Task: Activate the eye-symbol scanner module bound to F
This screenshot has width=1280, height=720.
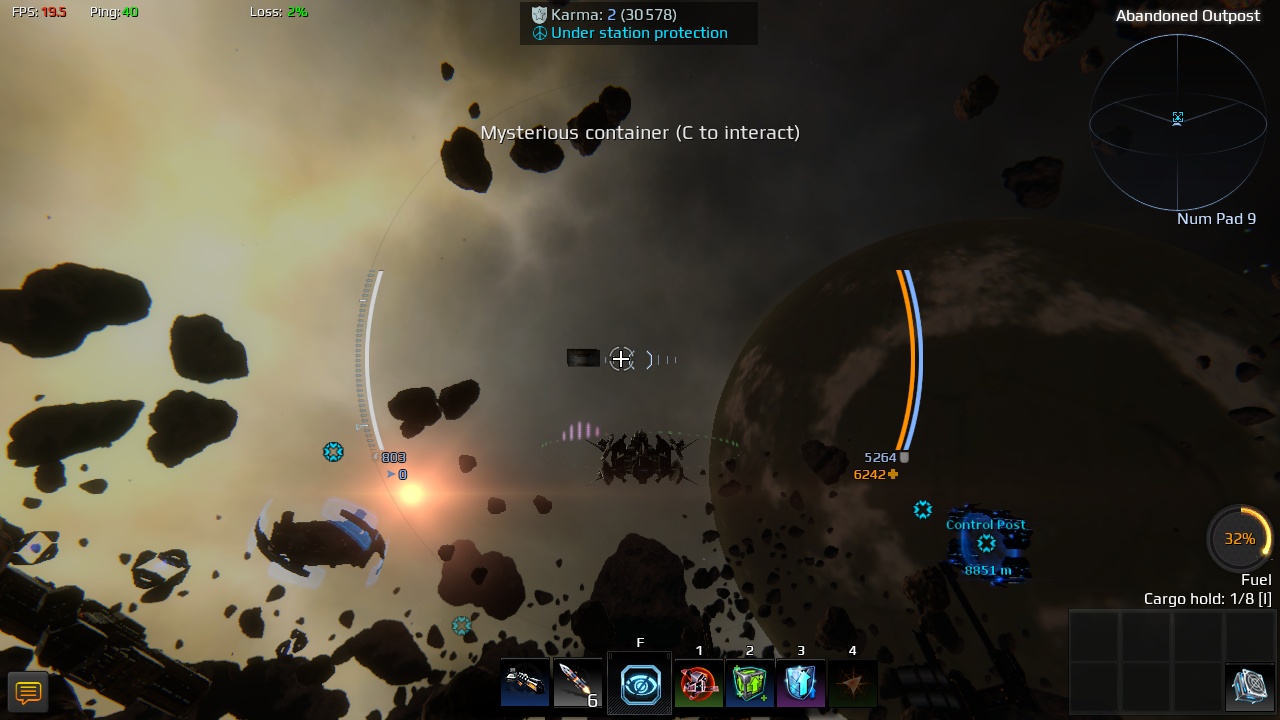Action: [639, 683]
